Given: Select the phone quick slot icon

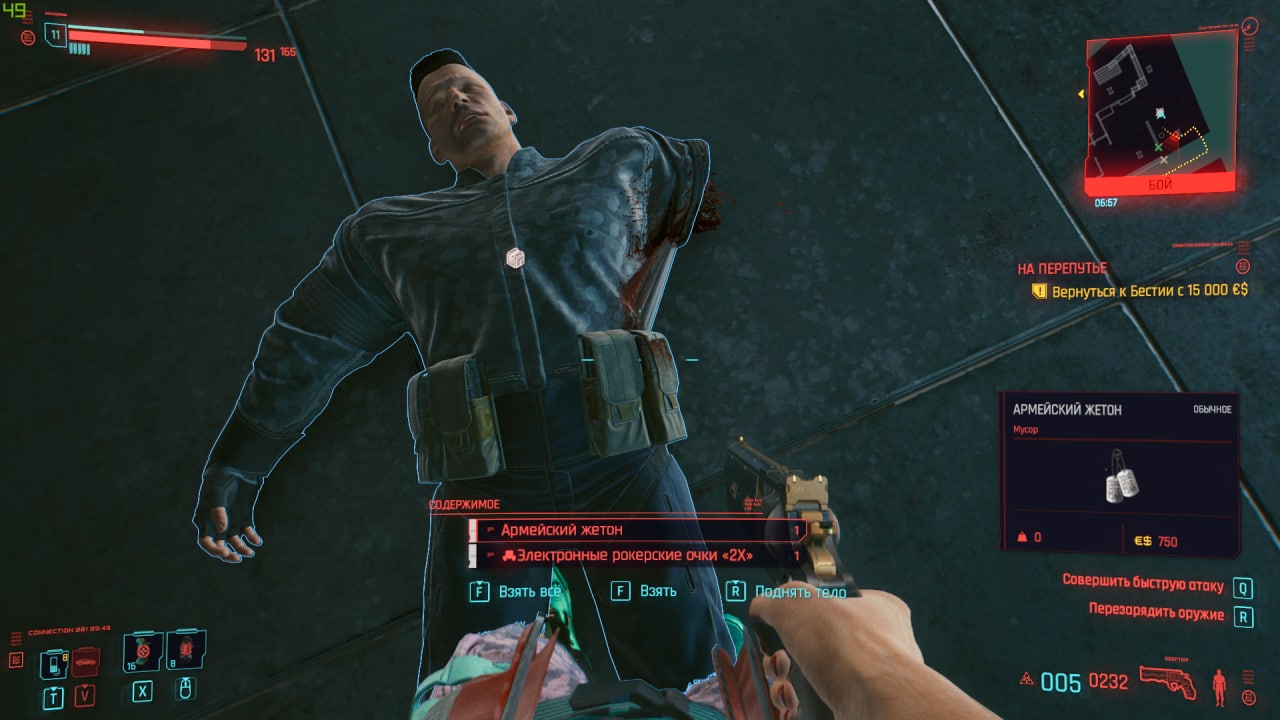Looking at the screenshot, I should pyautogui.click(x=52, y=663).
